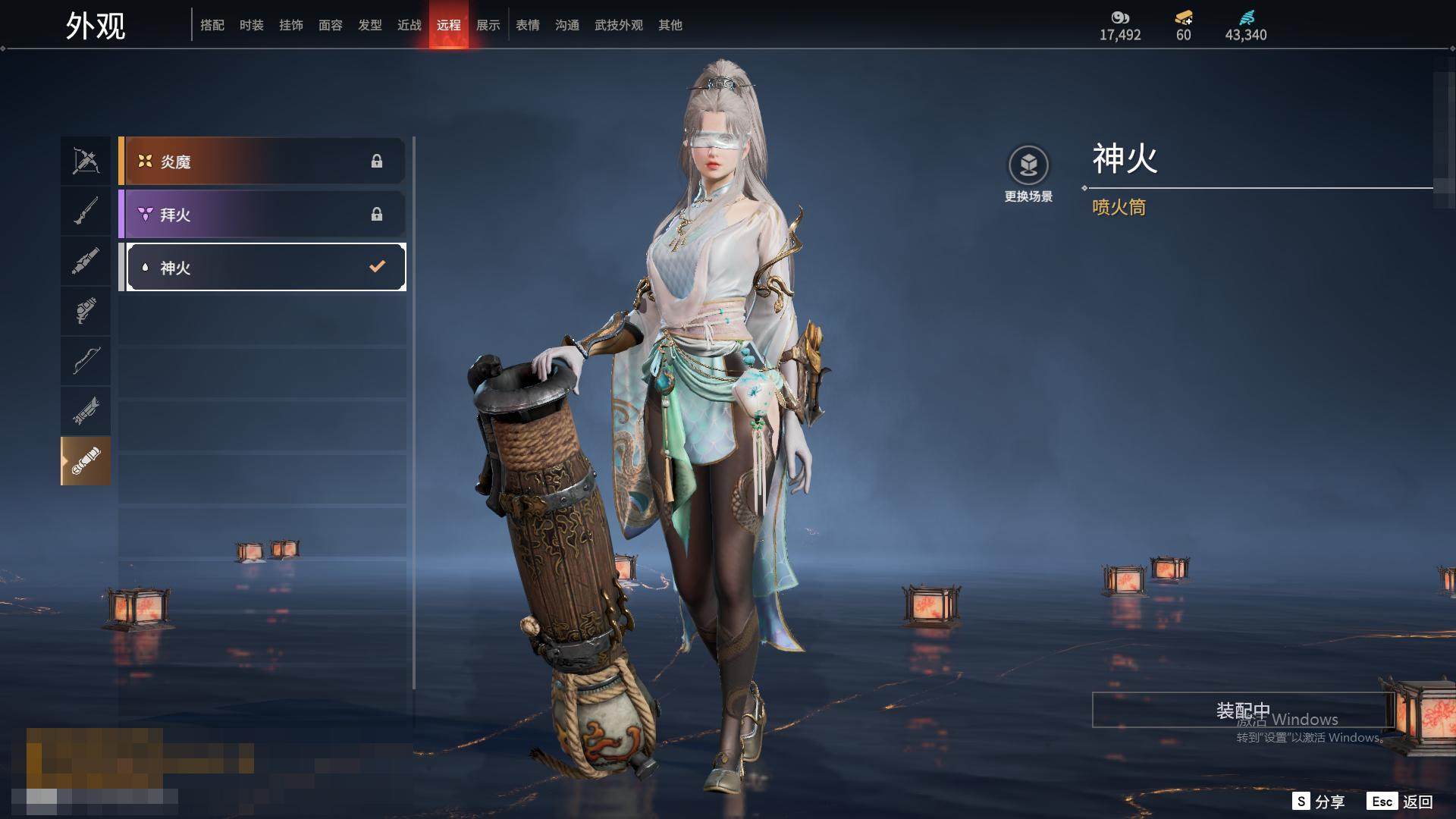Viewport: 1456px width, 819px height.
Task: Choose the locked 炎魔 skin
Action: (262, 161)
